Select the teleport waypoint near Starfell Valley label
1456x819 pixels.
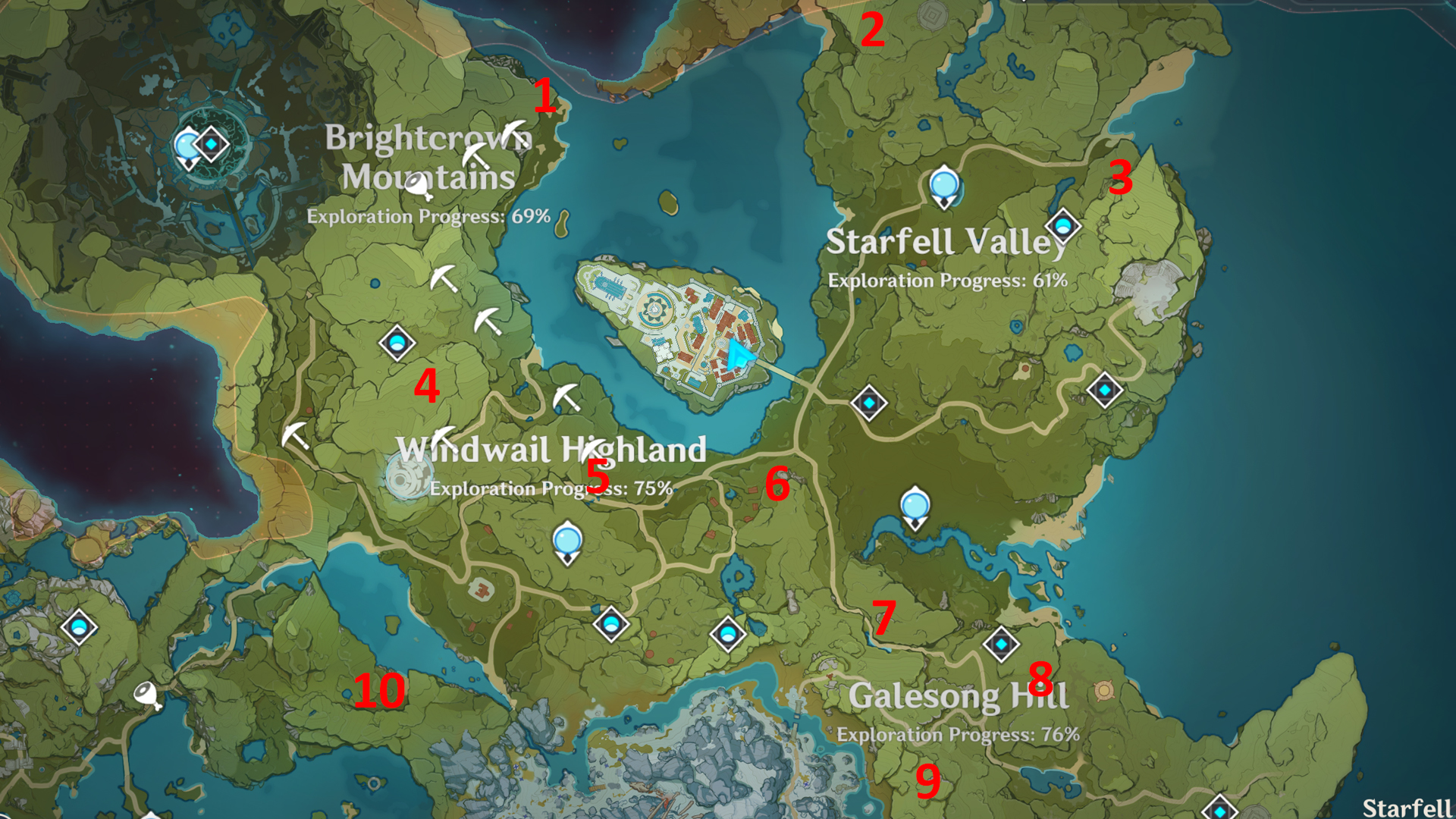[1064, 224]
